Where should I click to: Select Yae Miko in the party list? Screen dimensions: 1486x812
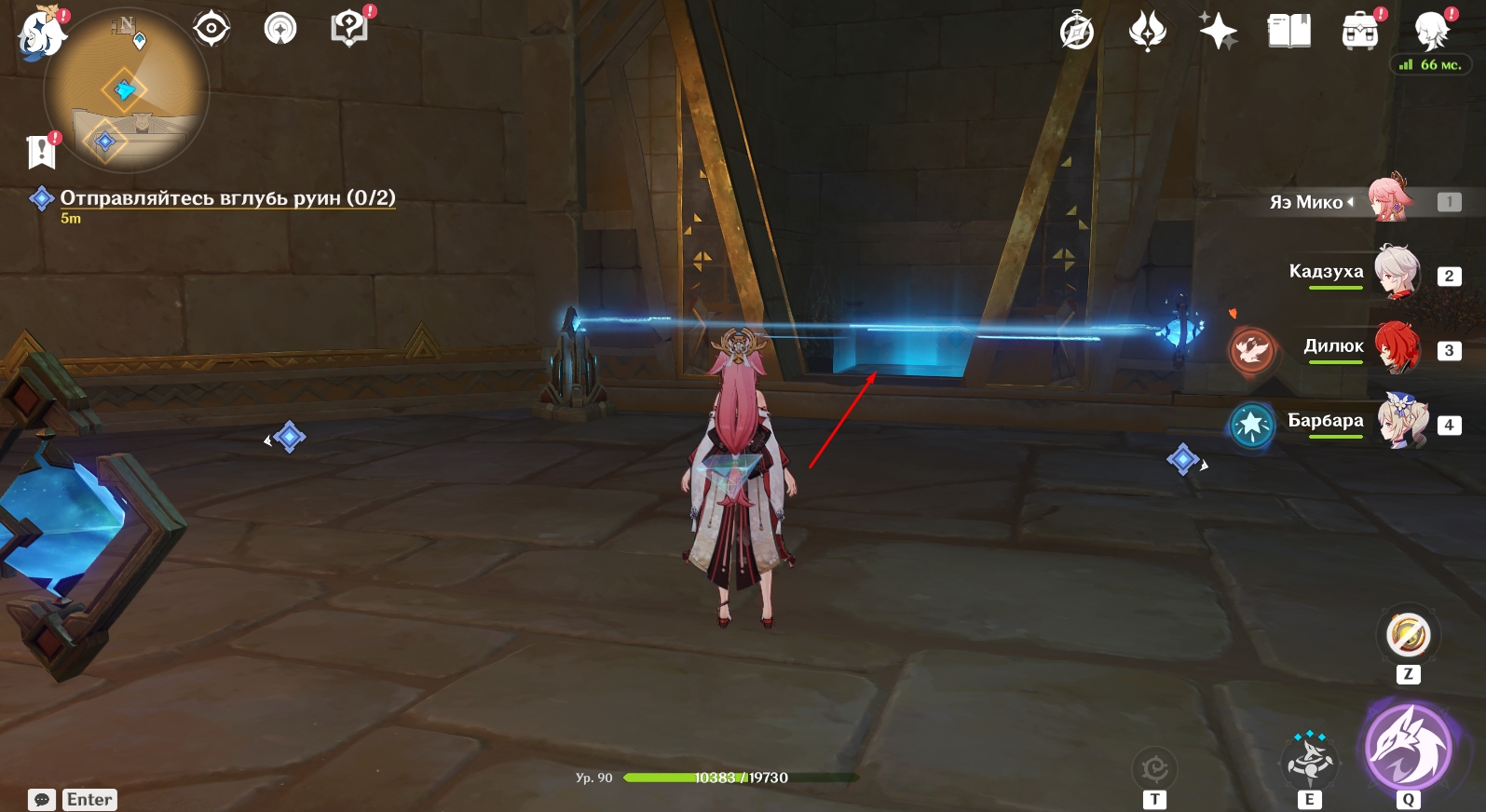1388,199
